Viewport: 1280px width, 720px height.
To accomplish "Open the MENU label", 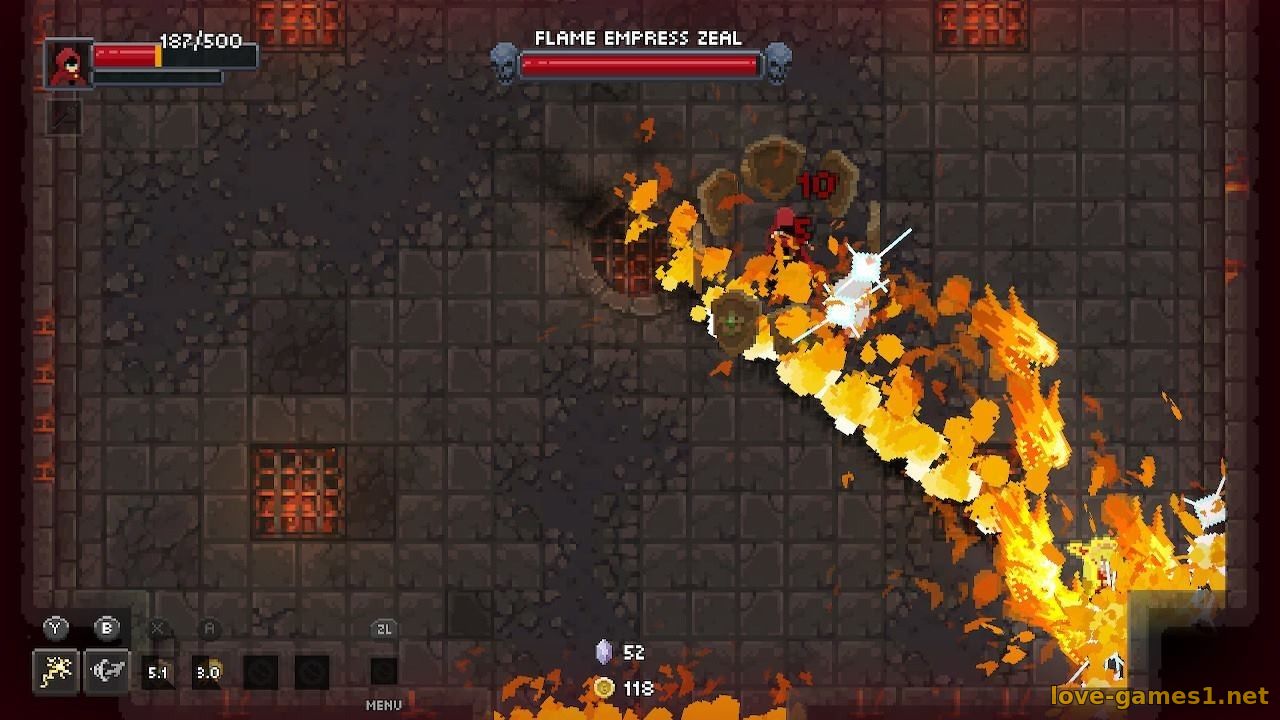I will point(384,705).
